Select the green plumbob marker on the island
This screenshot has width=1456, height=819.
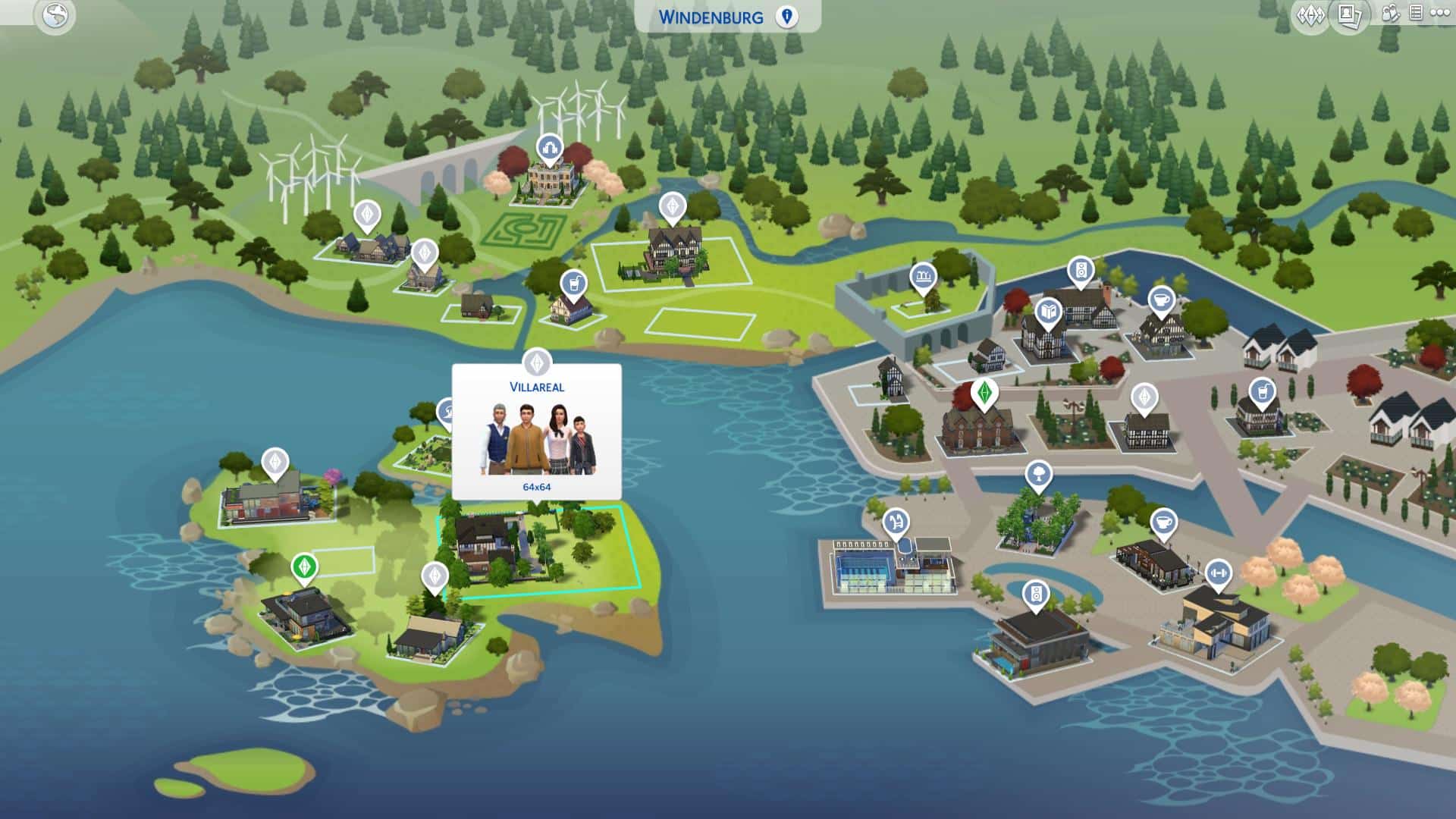pyautogui.click(x=304, y=566)
